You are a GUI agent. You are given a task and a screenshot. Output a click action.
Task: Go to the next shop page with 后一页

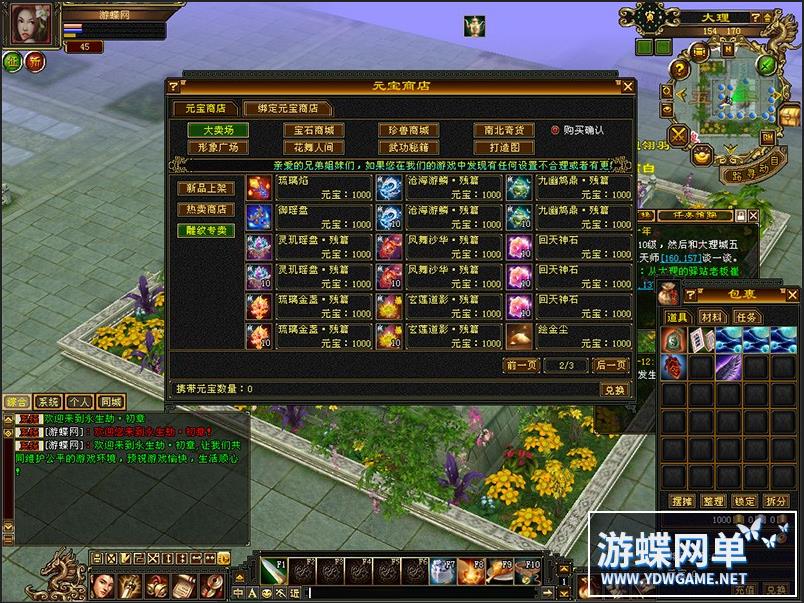tap(610, 365)
